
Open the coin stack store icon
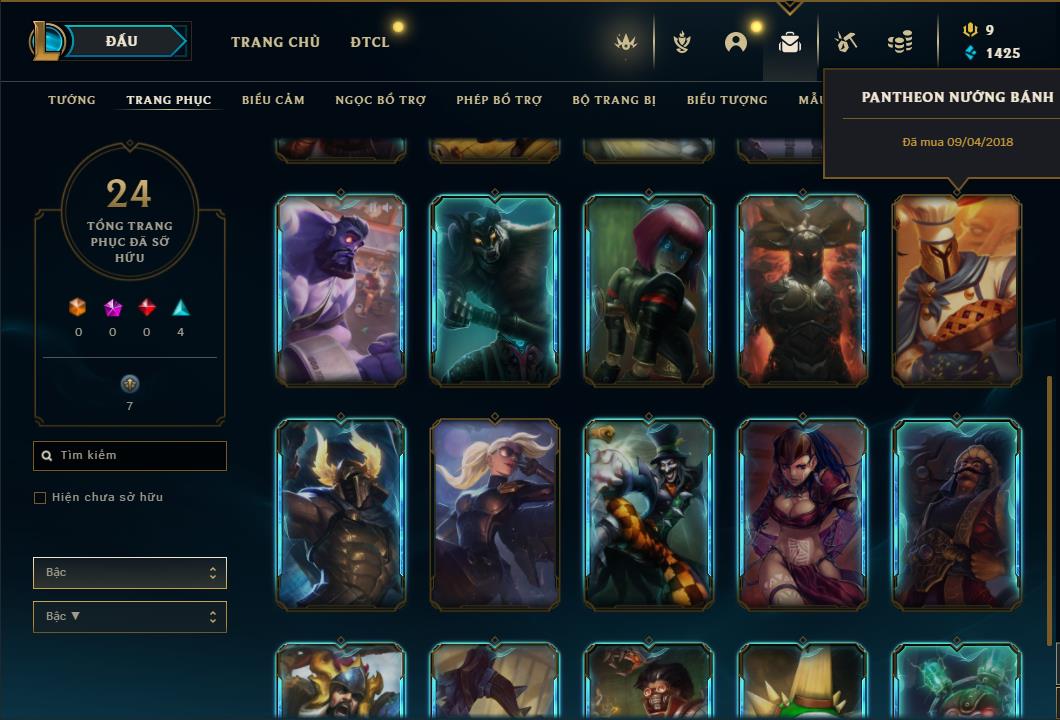(x=900, y=43)
